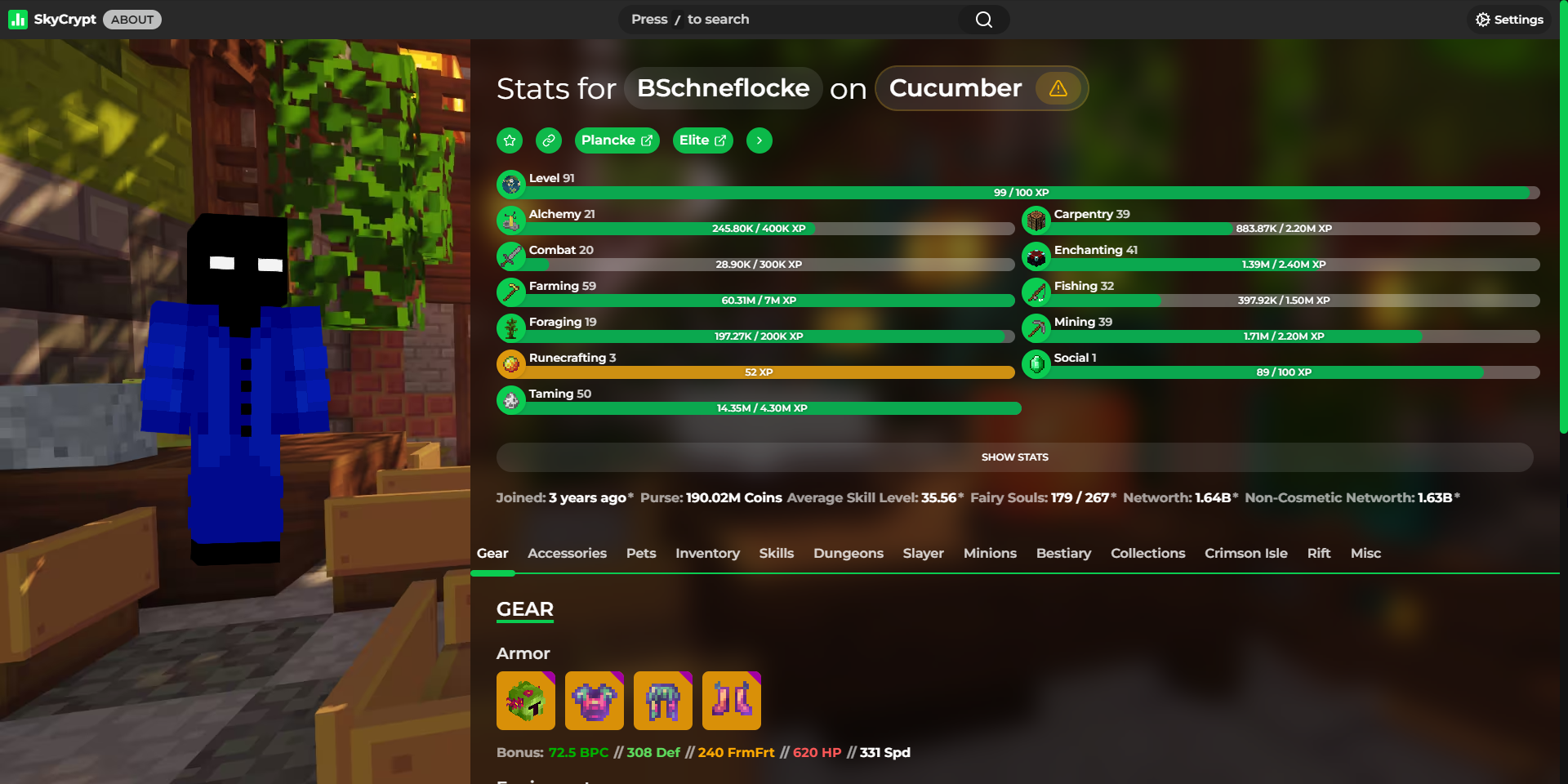Click the Farming hoe icon
Viewport: 1568px width, 784px height.
[x=511, y=292]
